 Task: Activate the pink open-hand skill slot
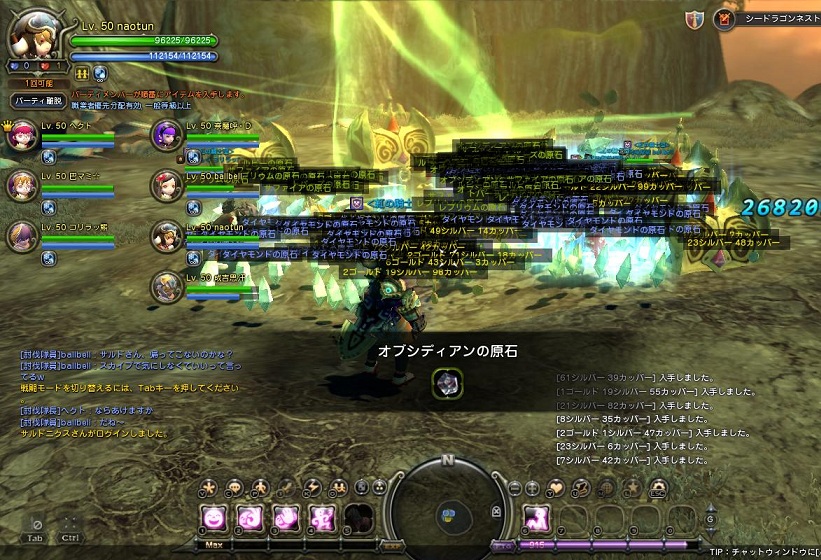pos(284,517)
